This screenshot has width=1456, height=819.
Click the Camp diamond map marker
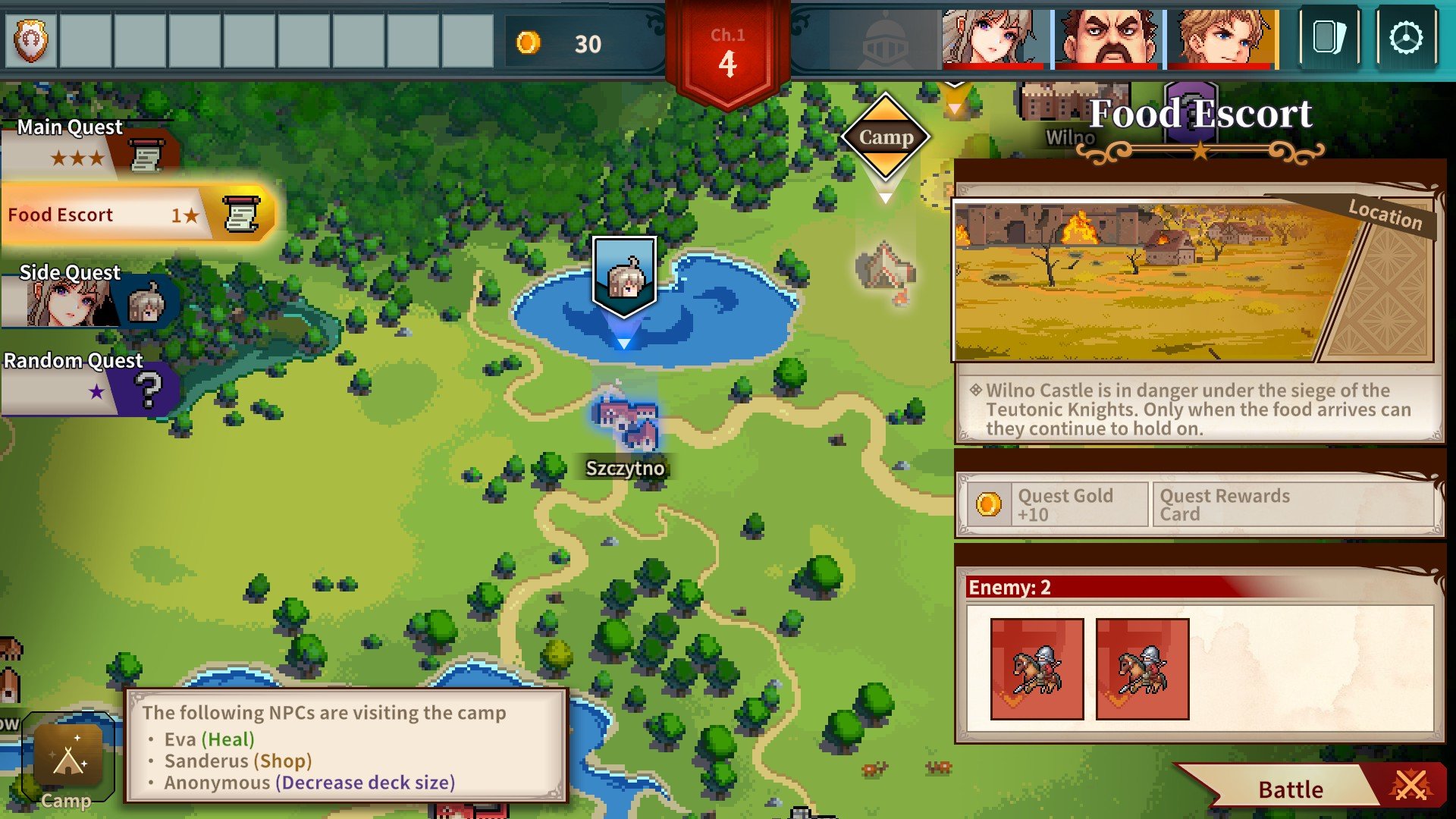886,137
